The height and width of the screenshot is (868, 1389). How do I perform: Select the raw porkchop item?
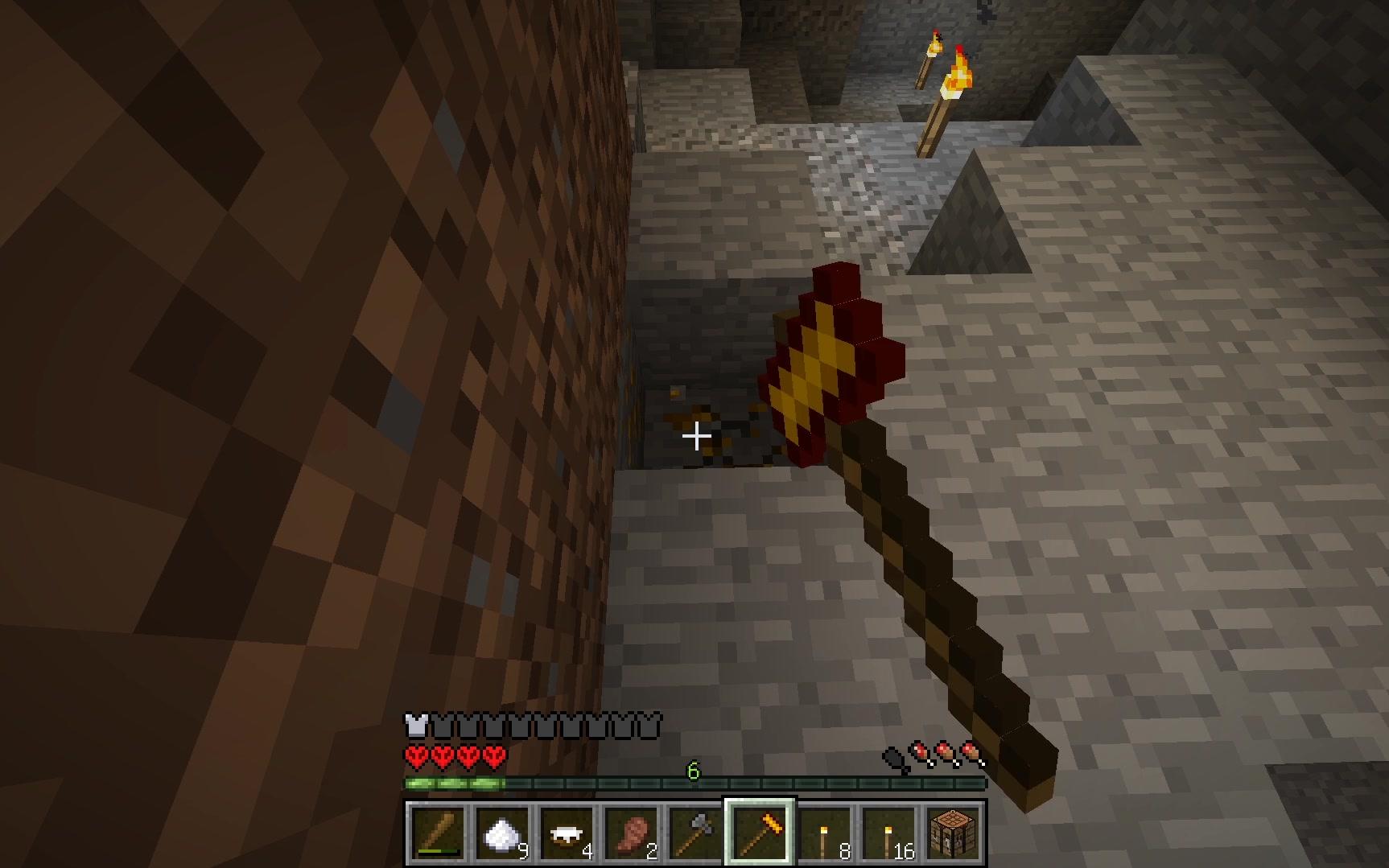633,834
